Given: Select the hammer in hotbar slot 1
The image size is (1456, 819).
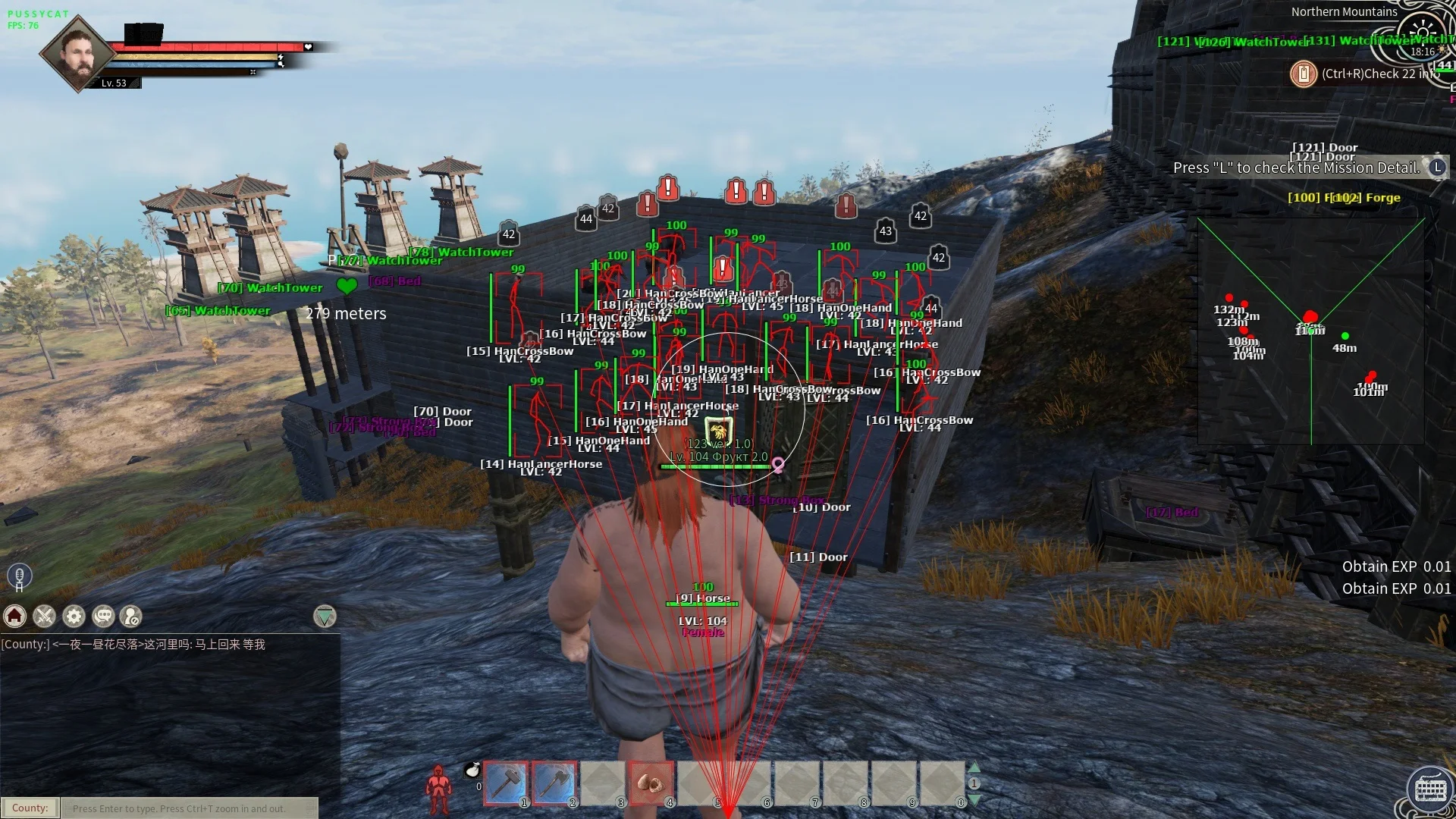Looking at the screenshot, I should click(x=505, y=783).
